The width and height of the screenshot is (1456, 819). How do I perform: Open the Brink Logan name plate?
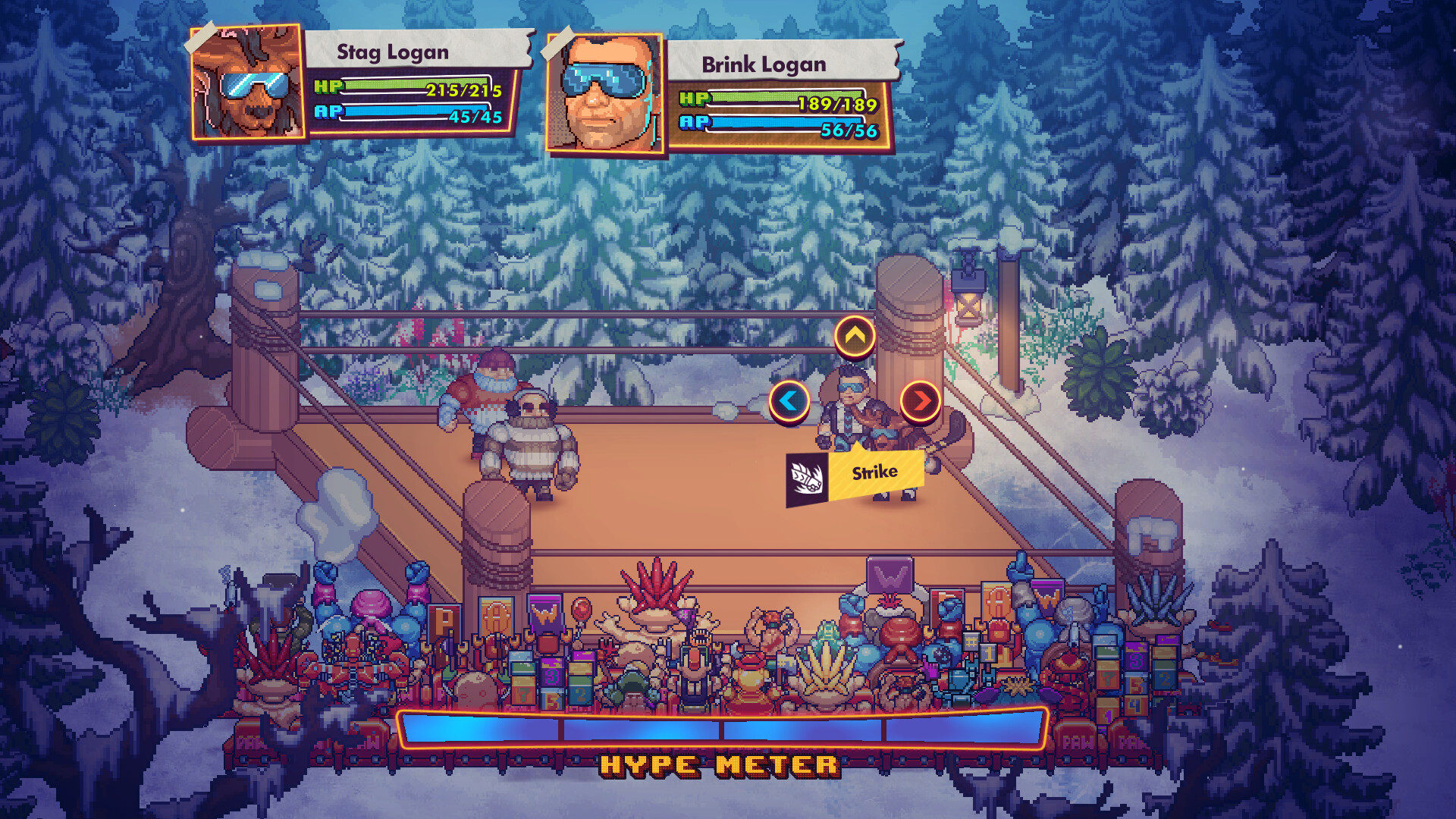(x=762, y=64)
